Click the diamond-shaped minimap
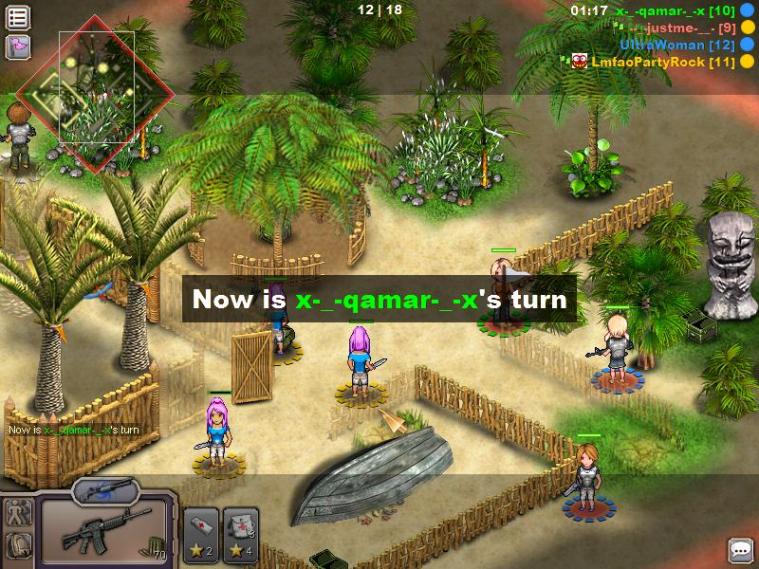Screen dimensions: 759x569 (x=96, y=94)
